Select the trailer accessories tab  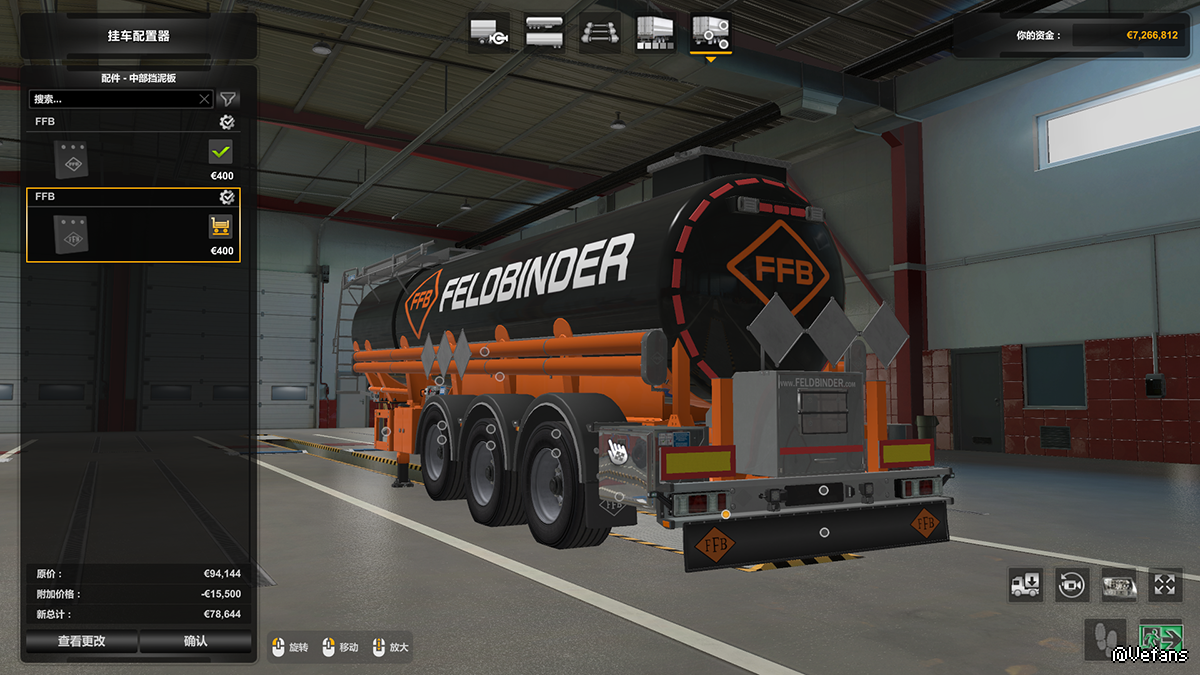coord(710,33)
